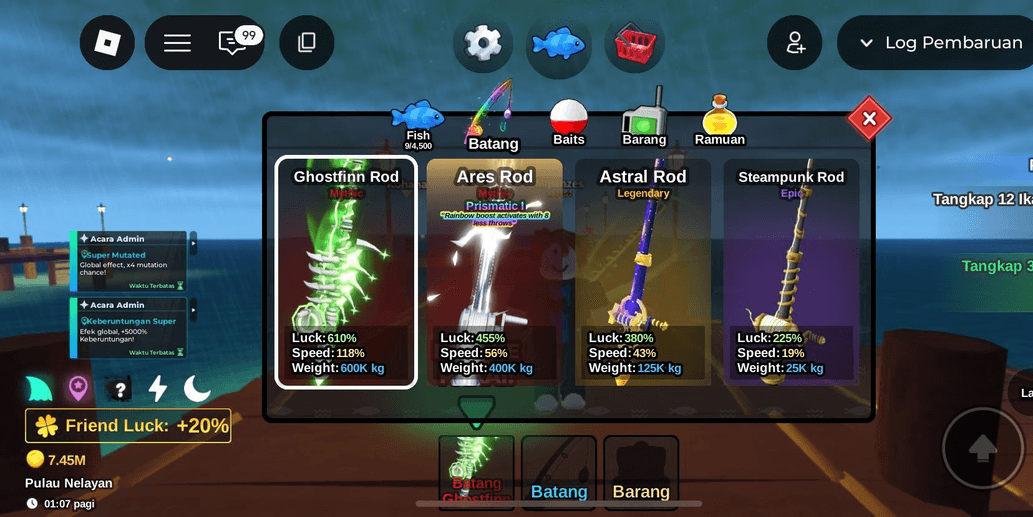Click the settings gear icon
Image resolution: width=1033 pixels, height=517 pixels.
point(483,43)
